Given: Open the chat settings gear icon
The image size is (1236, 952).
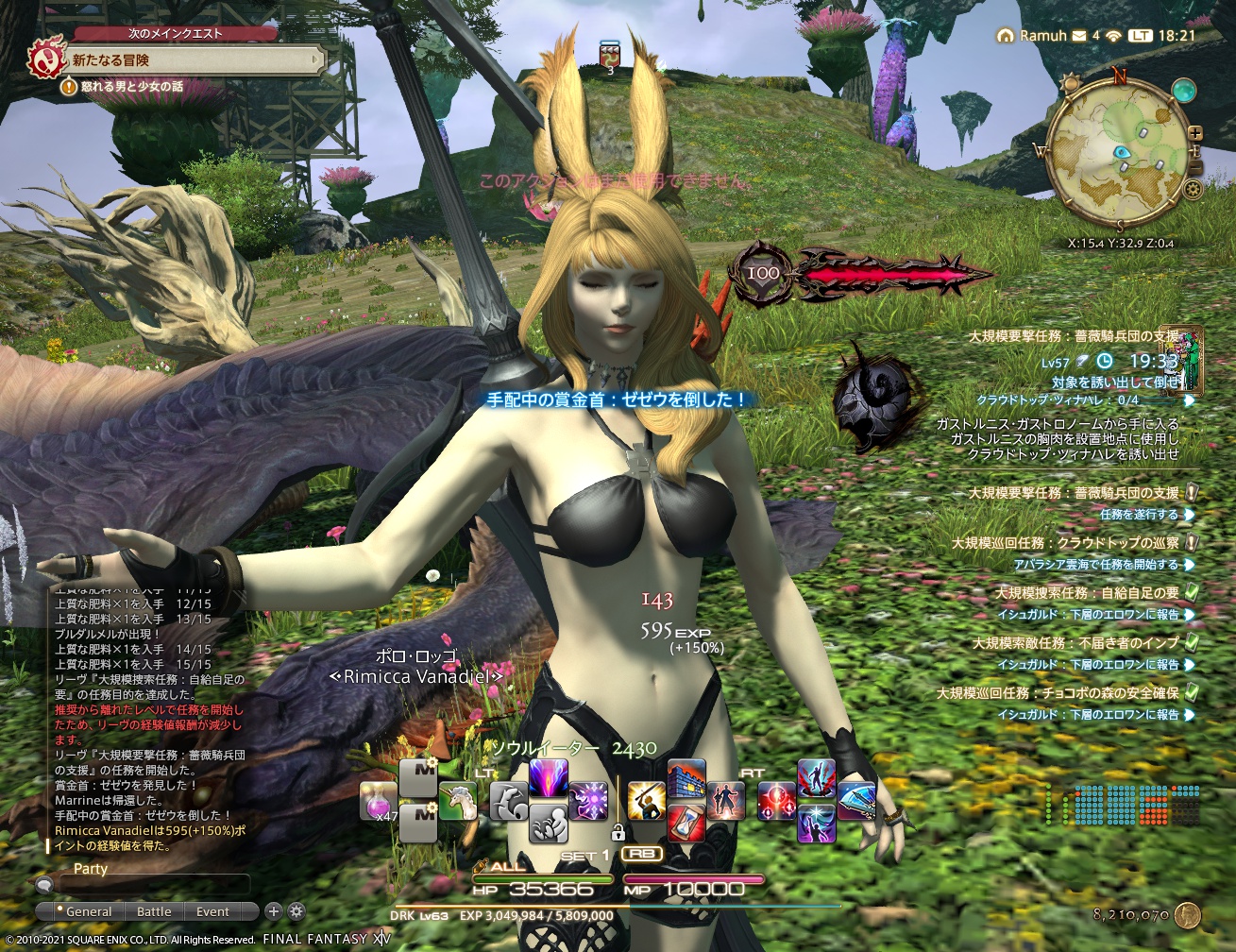Looking at the screenshot, I should pyautogui.click(x=296, y=912).
